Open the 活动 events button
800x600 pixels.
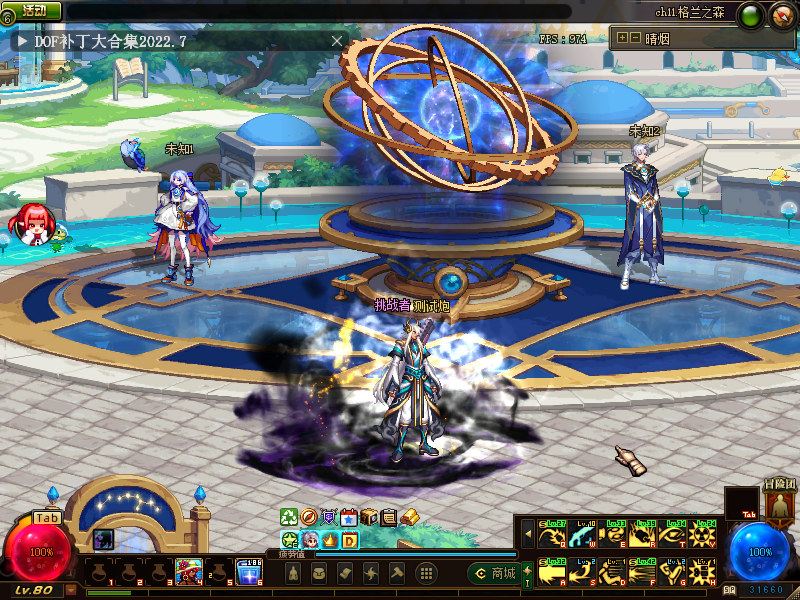click(35, 10)
